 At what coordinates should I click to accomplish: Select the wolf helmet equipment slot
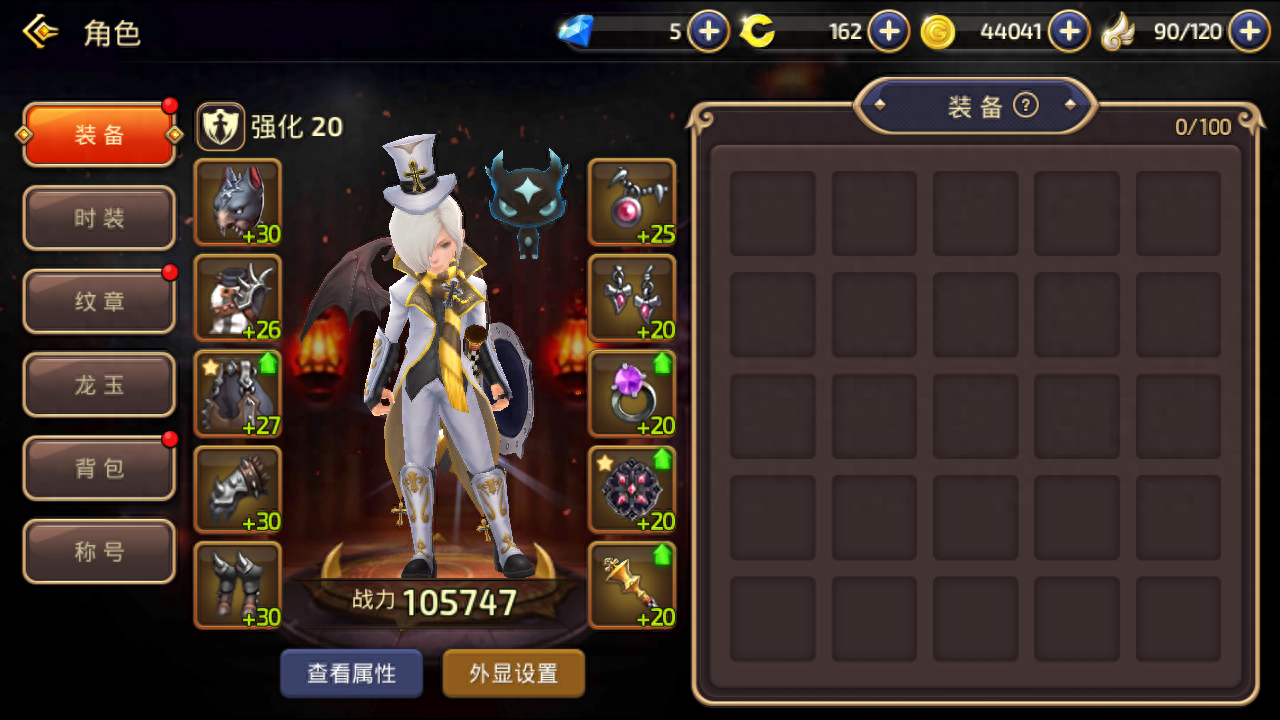[x=238, y=202]
